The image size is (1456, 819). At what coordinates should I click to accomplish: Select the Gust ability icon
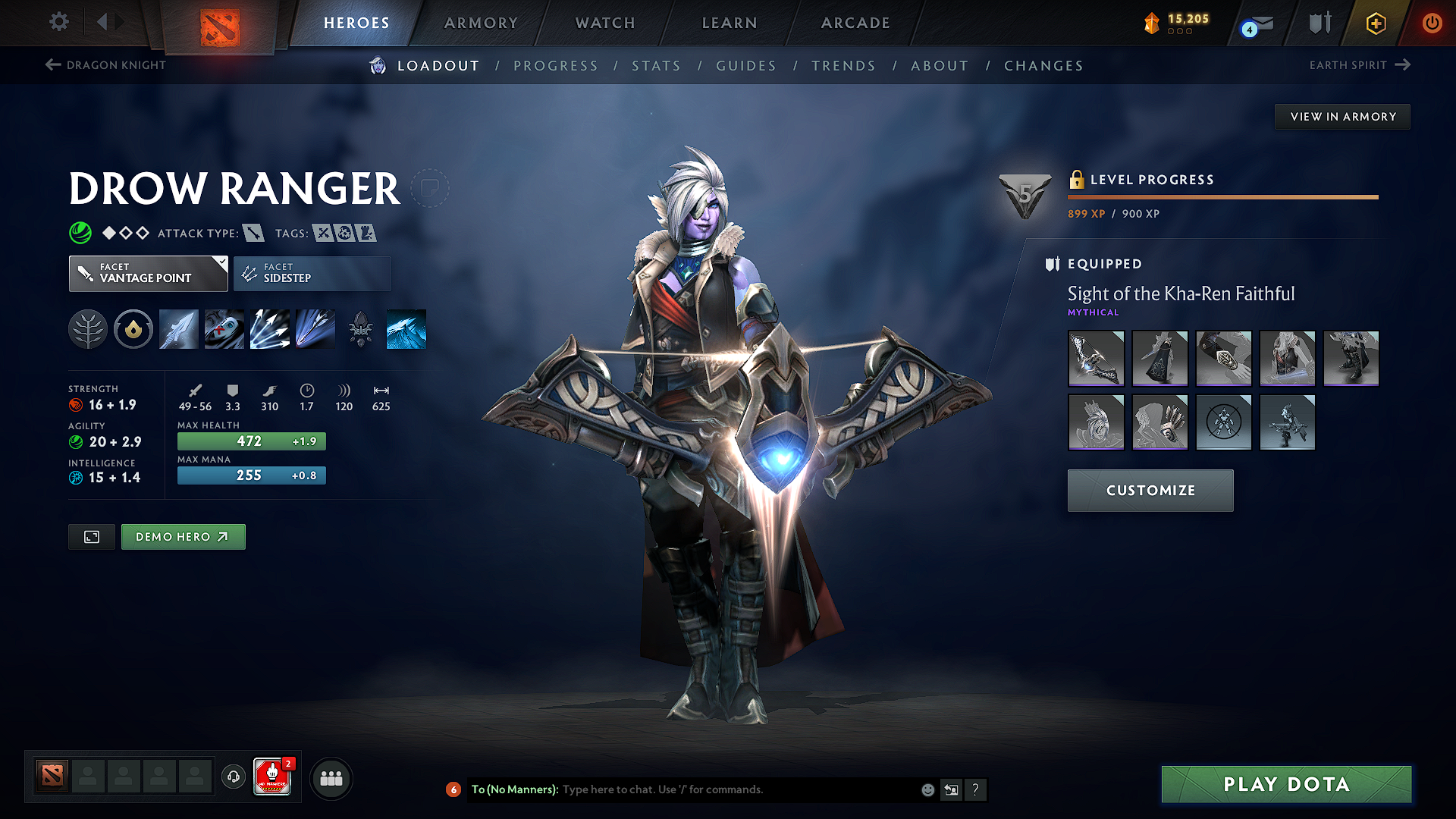224,328
